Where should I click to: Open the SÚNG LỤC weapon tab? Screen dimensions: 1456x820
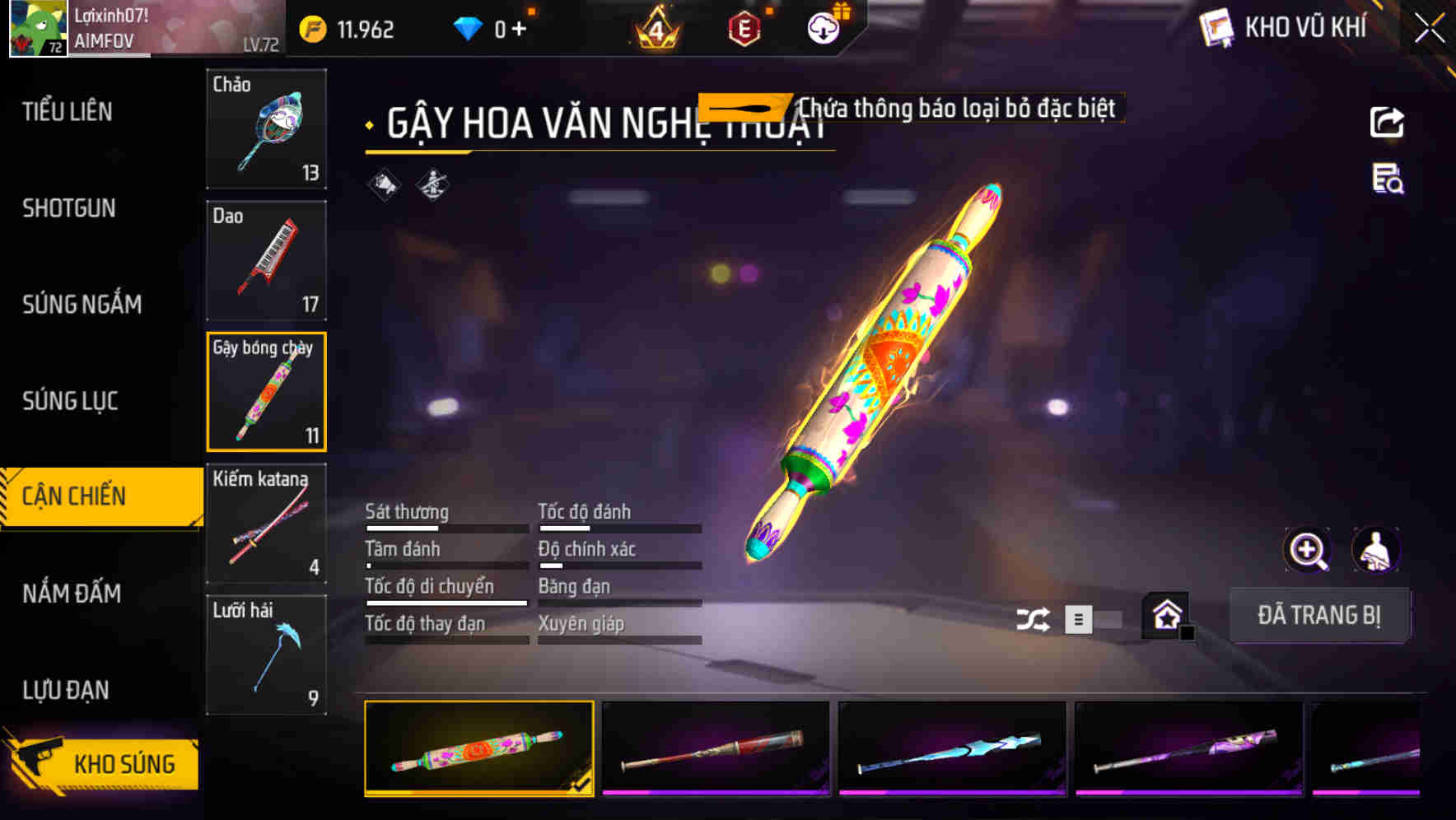pos(70,402)
